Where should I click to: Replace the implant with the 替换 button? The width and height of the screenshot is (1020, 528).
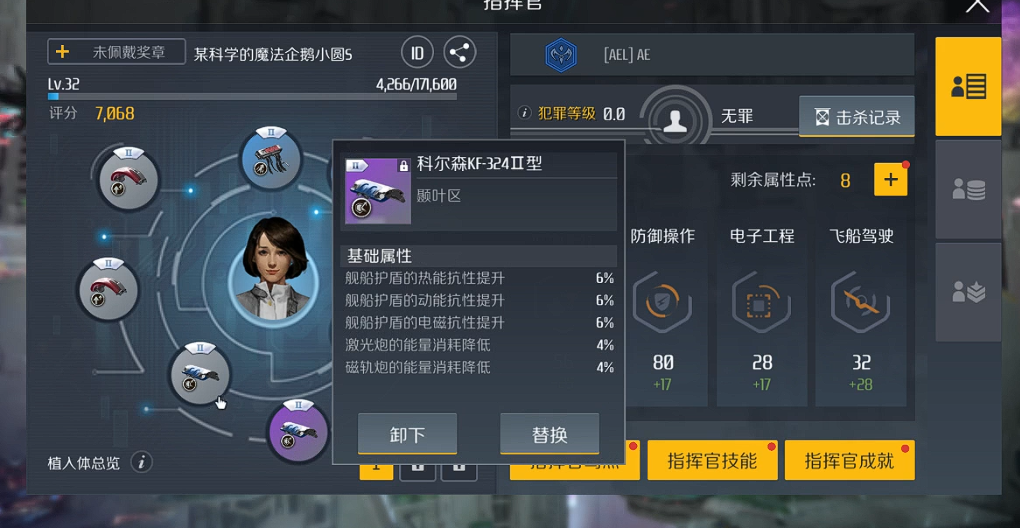click(x=549, y=434)
